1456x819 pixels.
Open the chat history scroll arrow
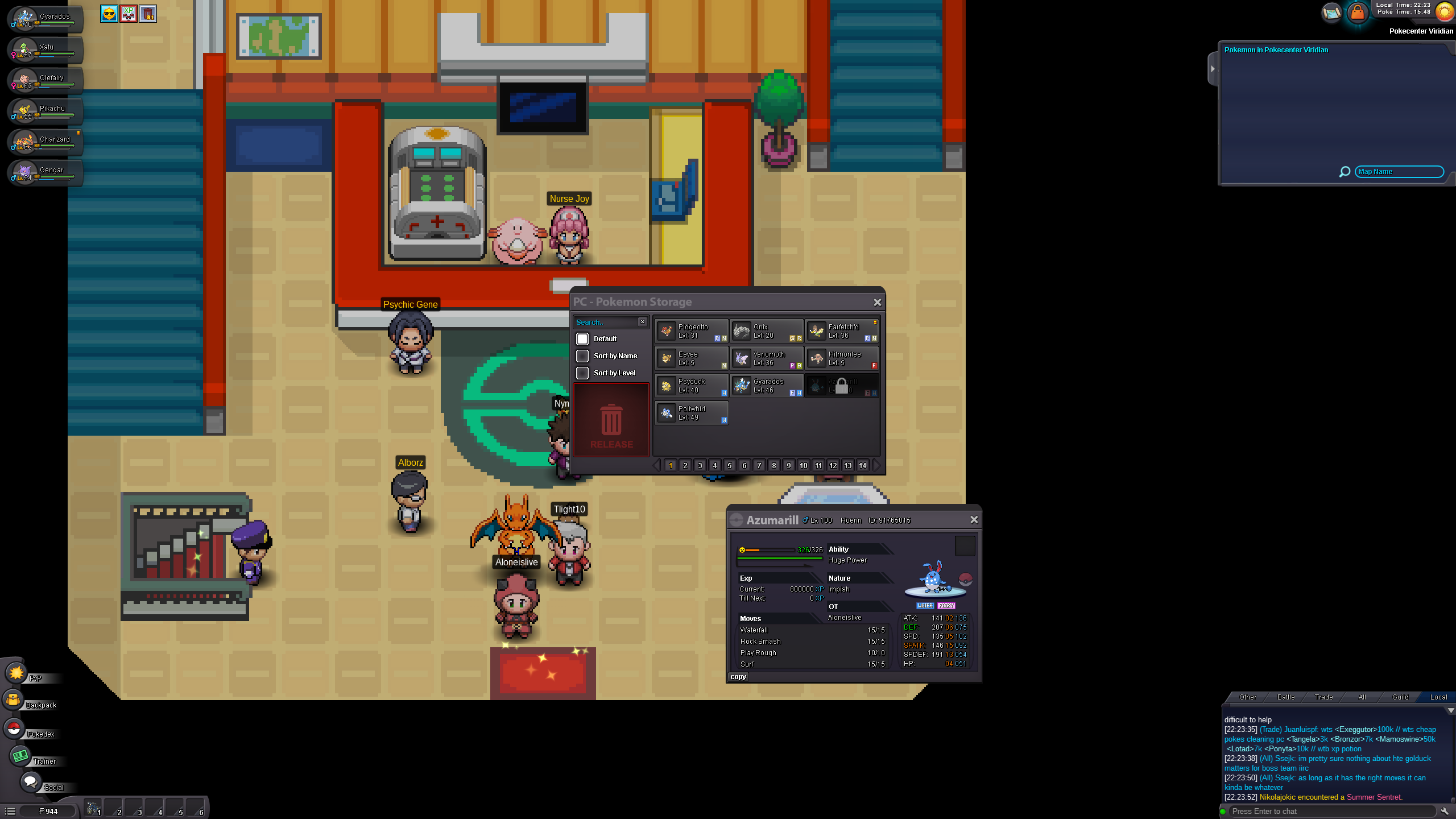pyautogui.click(x=1450, y=710)
